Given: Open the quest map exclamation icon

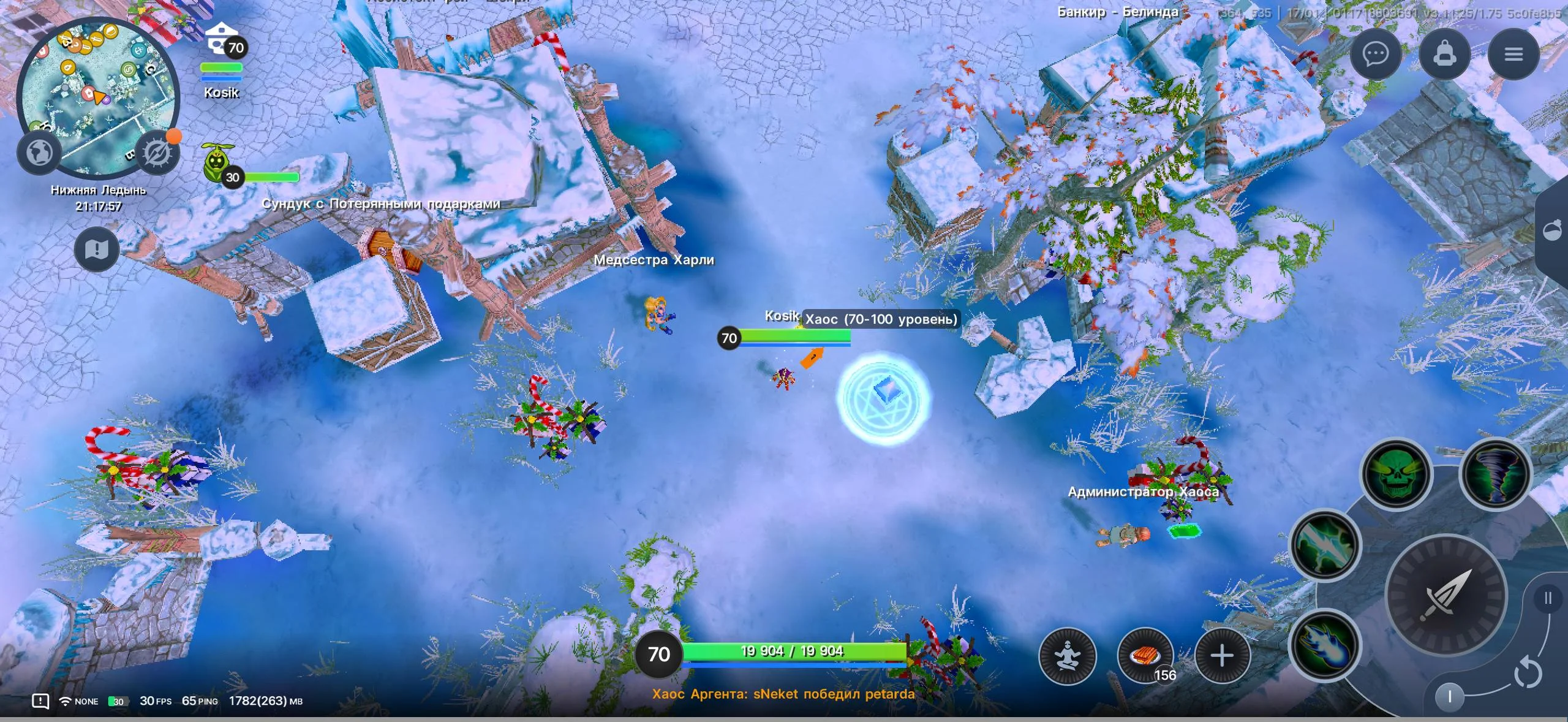Looking at the screenshot, I should (97, 249).
